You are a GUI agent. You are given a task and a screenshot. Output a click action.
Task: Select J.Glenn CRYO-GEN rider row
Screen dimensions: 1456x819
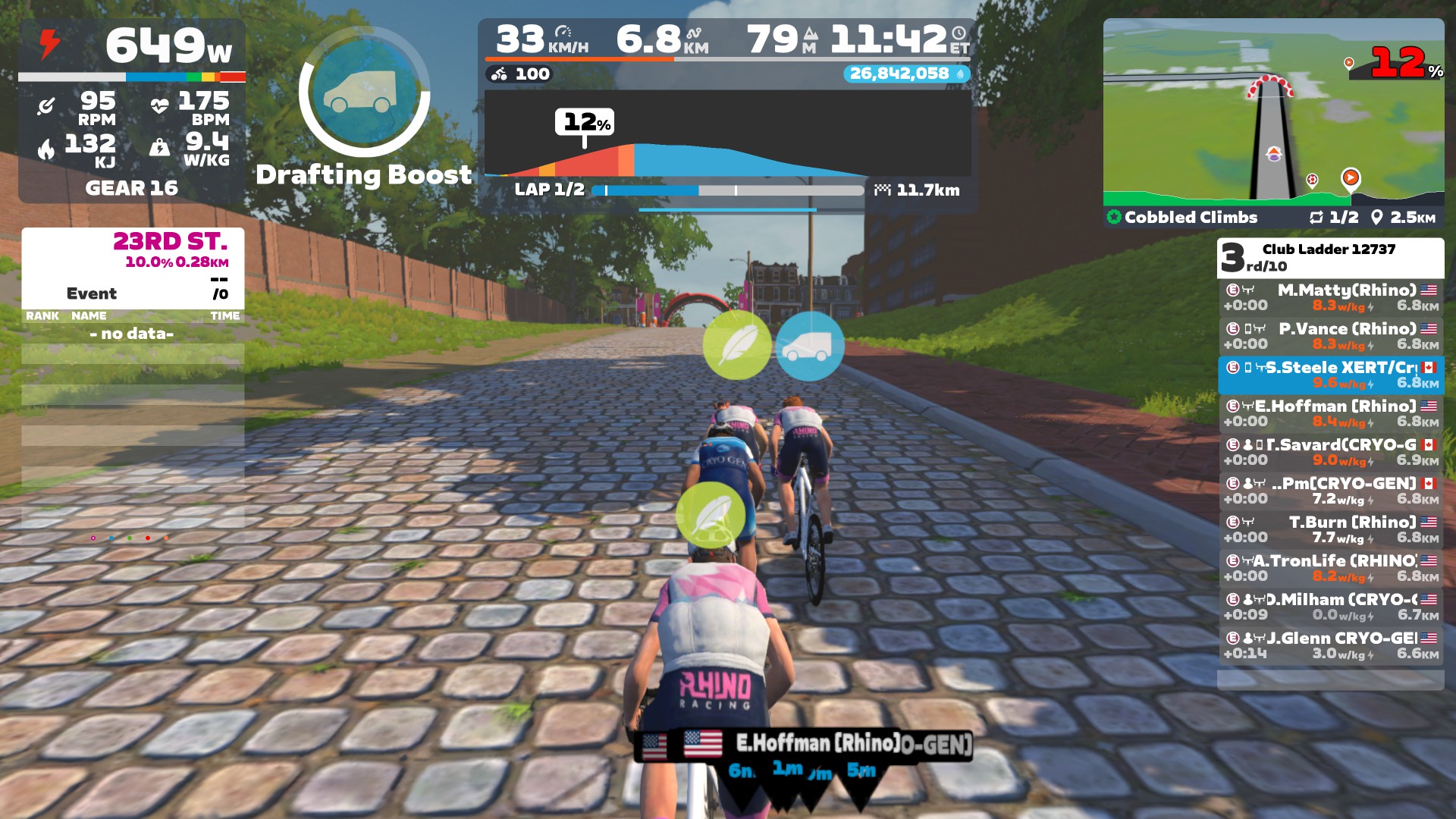pyautogui.click(x=1331, y=645)
